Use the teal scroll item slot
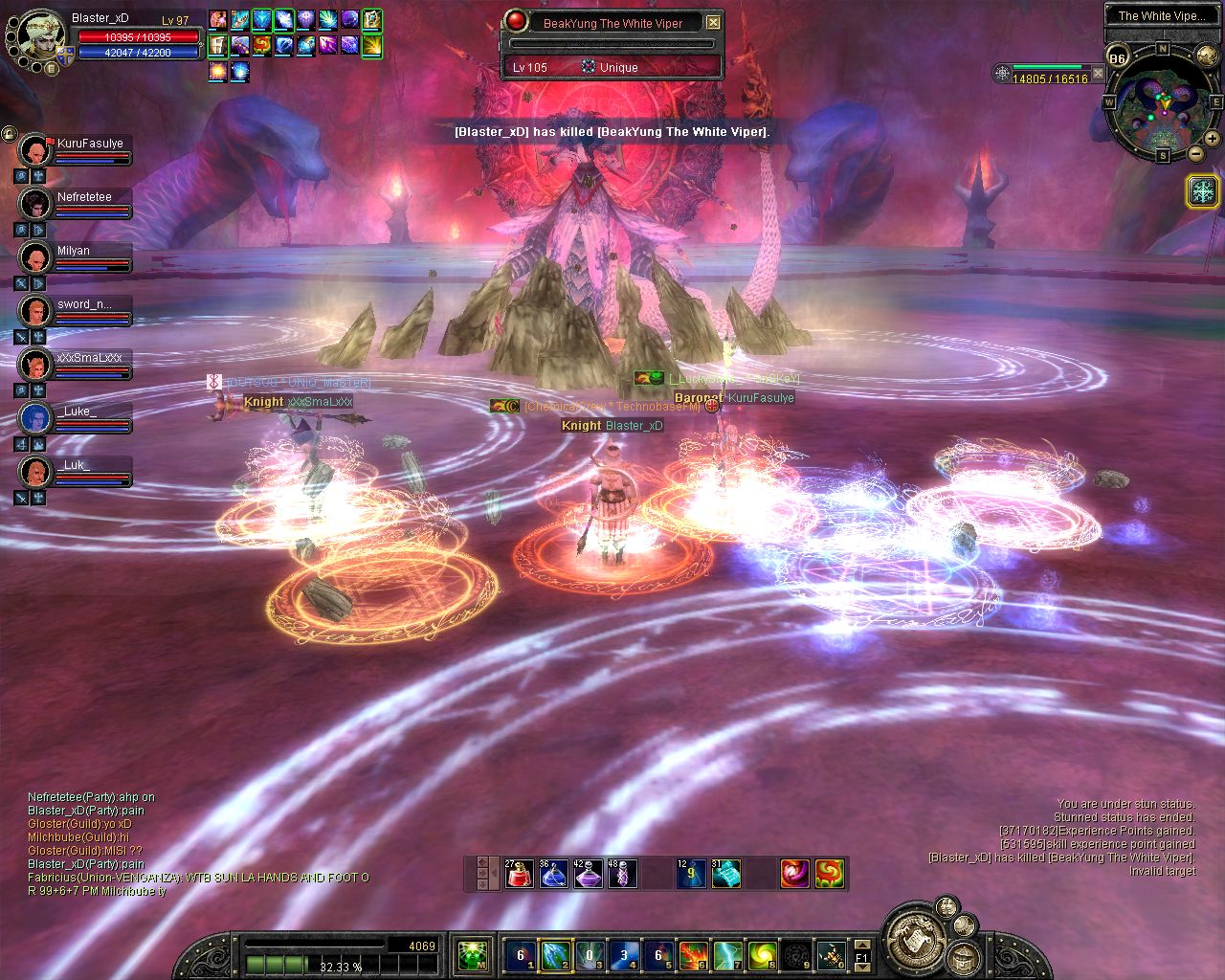 [x=725, y=873]
